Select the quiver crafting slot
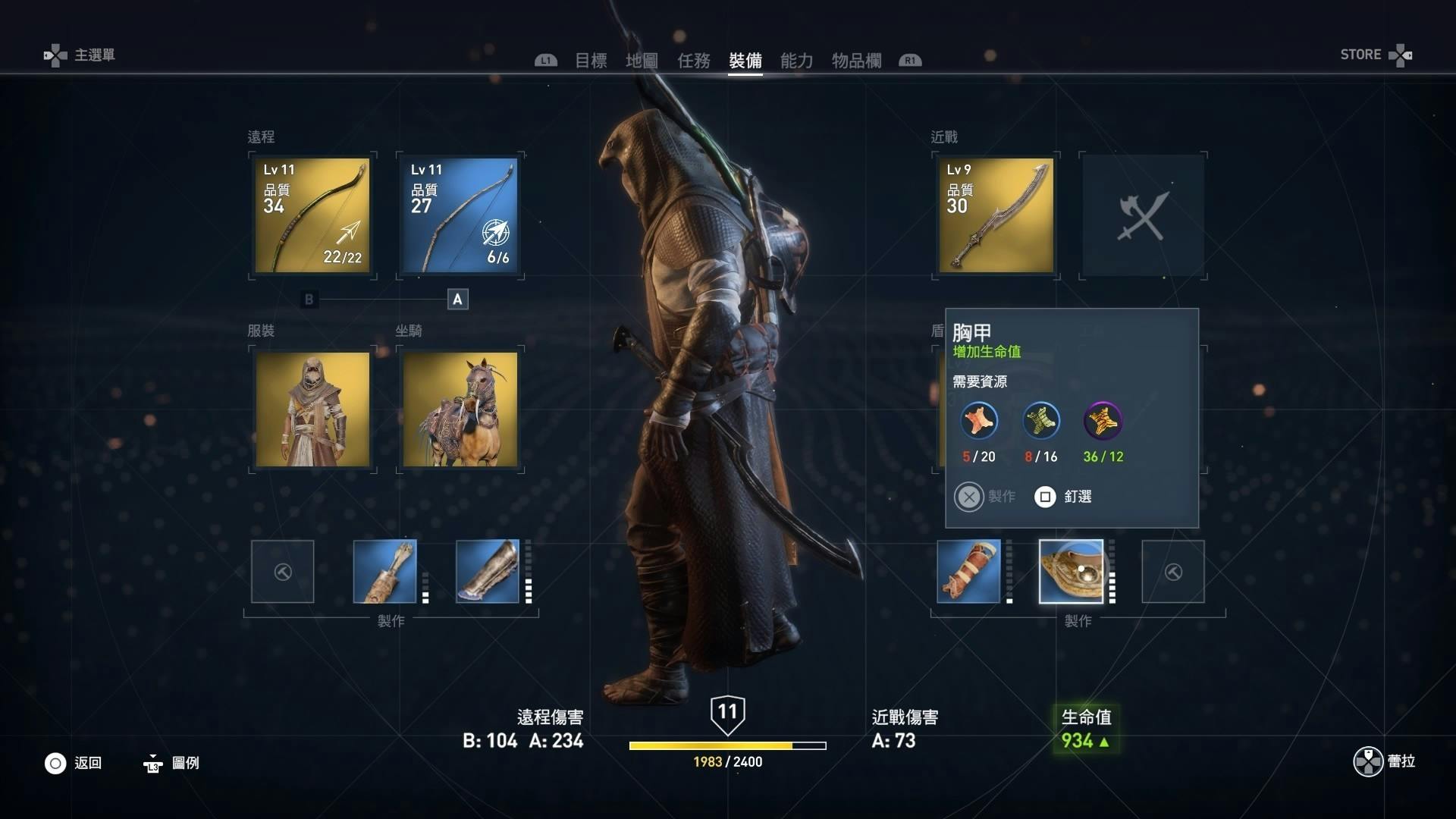The width and height of the screenshot is (1456, 819). (385, 572)
